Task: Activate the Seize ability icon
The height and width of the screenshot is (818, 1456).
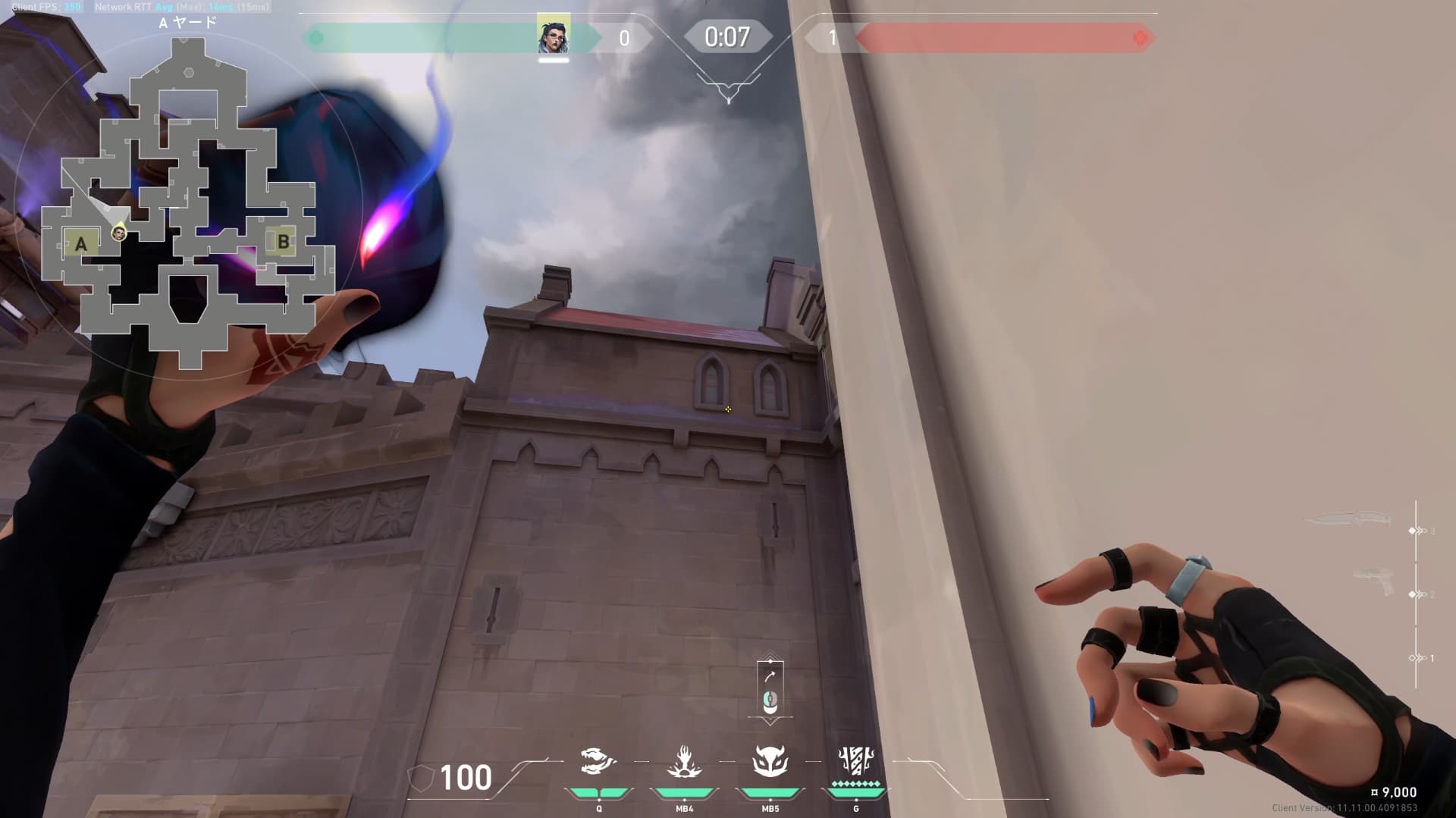Action: [684, 762]
